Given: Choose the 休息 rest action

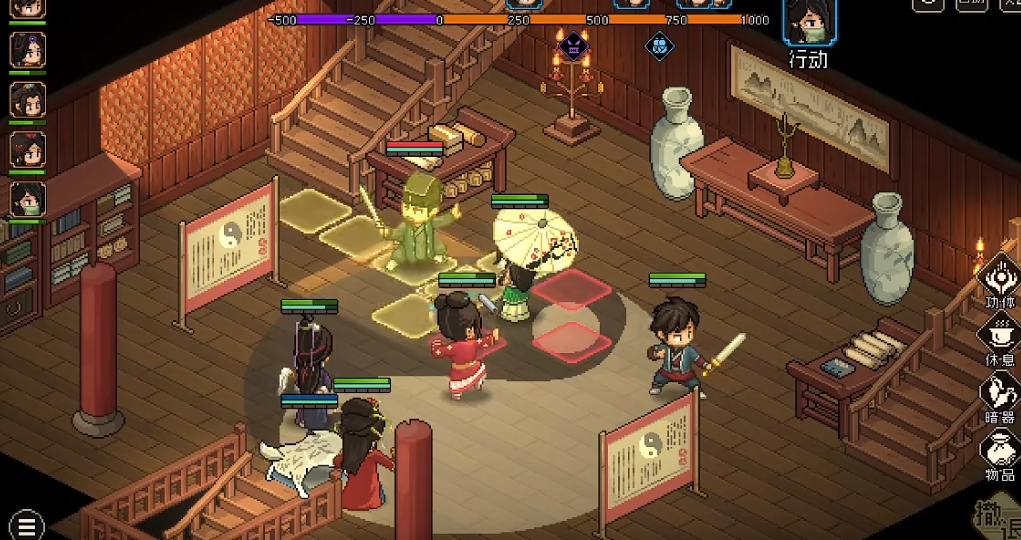Looking at the screenshot, I should coord(999,336).
